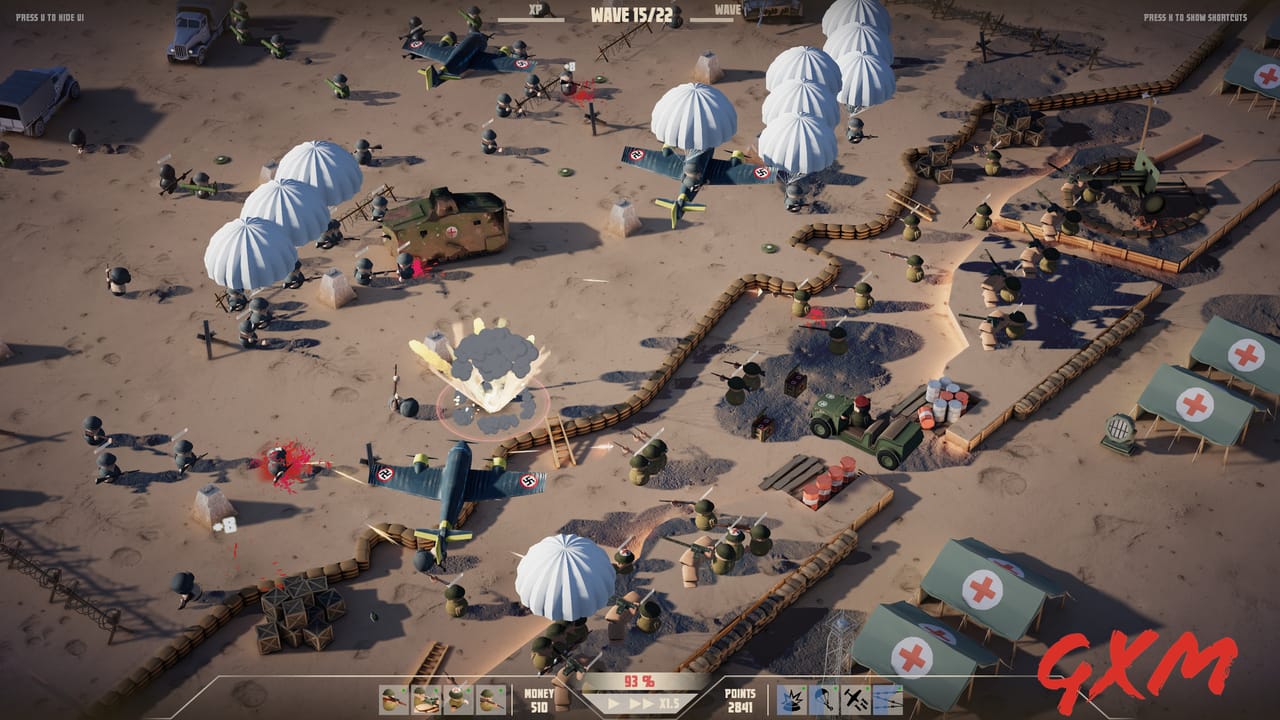1280x720 pixels.
Task: Click the WAVE label at top right
Action: pyautogui.click(x=726, y=11)
